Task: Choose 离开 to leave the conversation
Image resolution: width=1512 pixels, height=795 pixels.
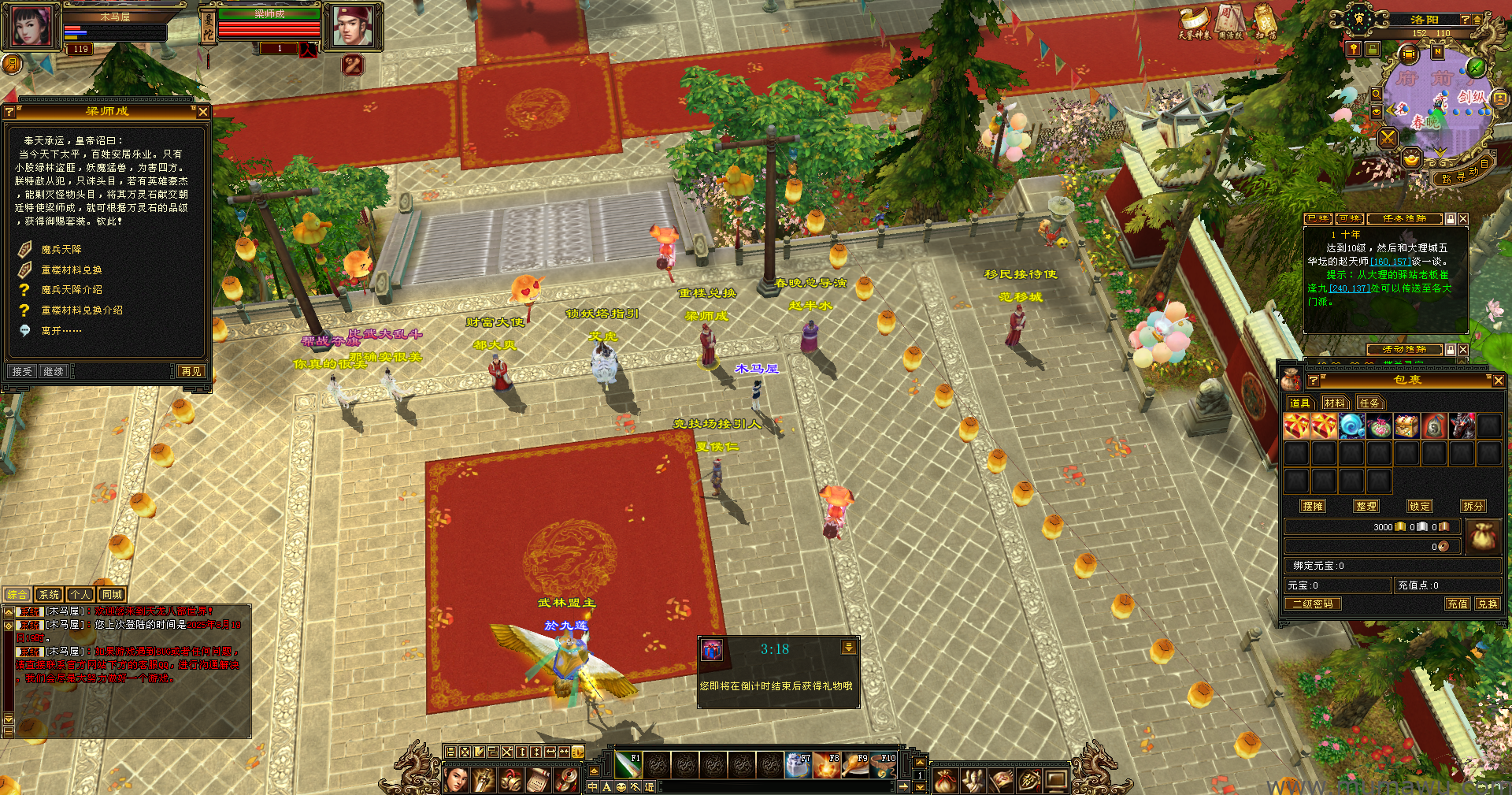Action: pos(61,331)
